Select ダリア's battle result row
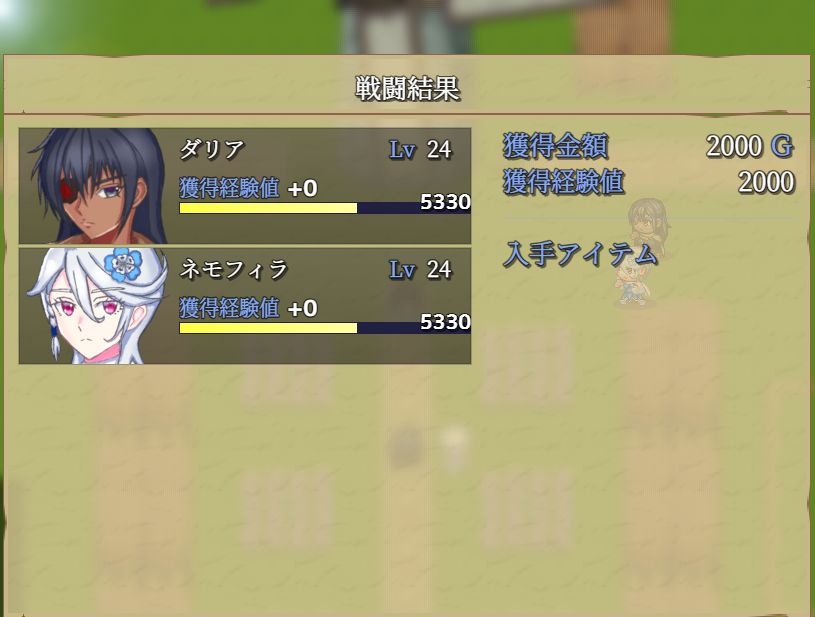 245,186
